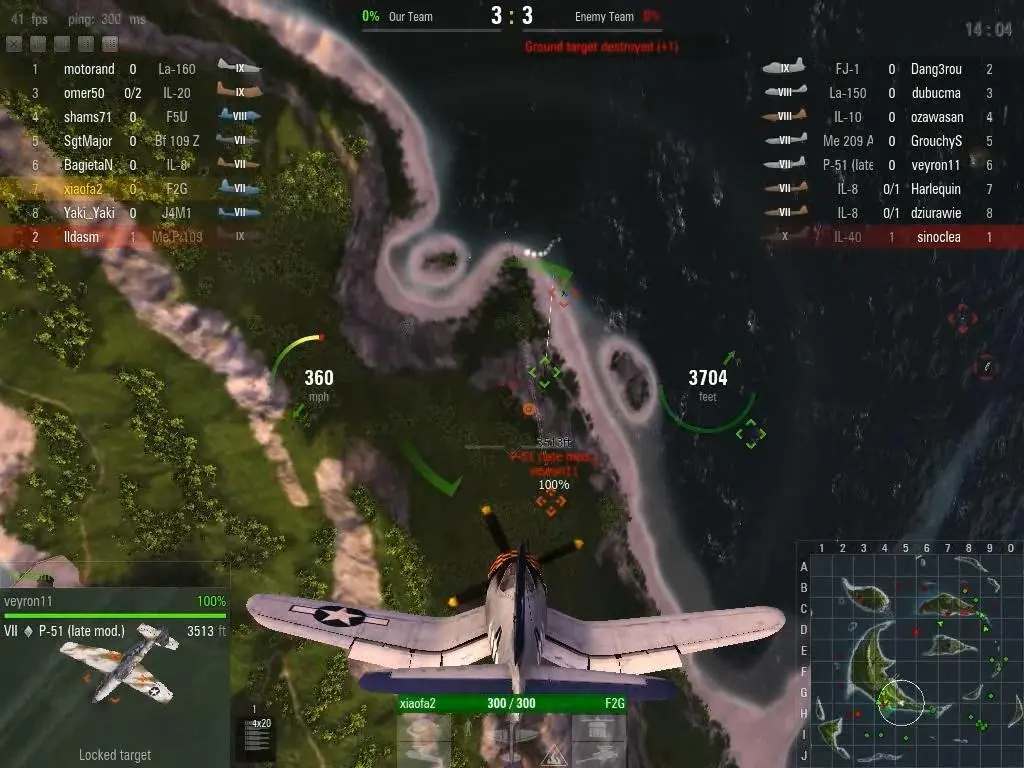Select the 4x20 cannon weapon group
1024x768 pixels.
pos(261,735)
